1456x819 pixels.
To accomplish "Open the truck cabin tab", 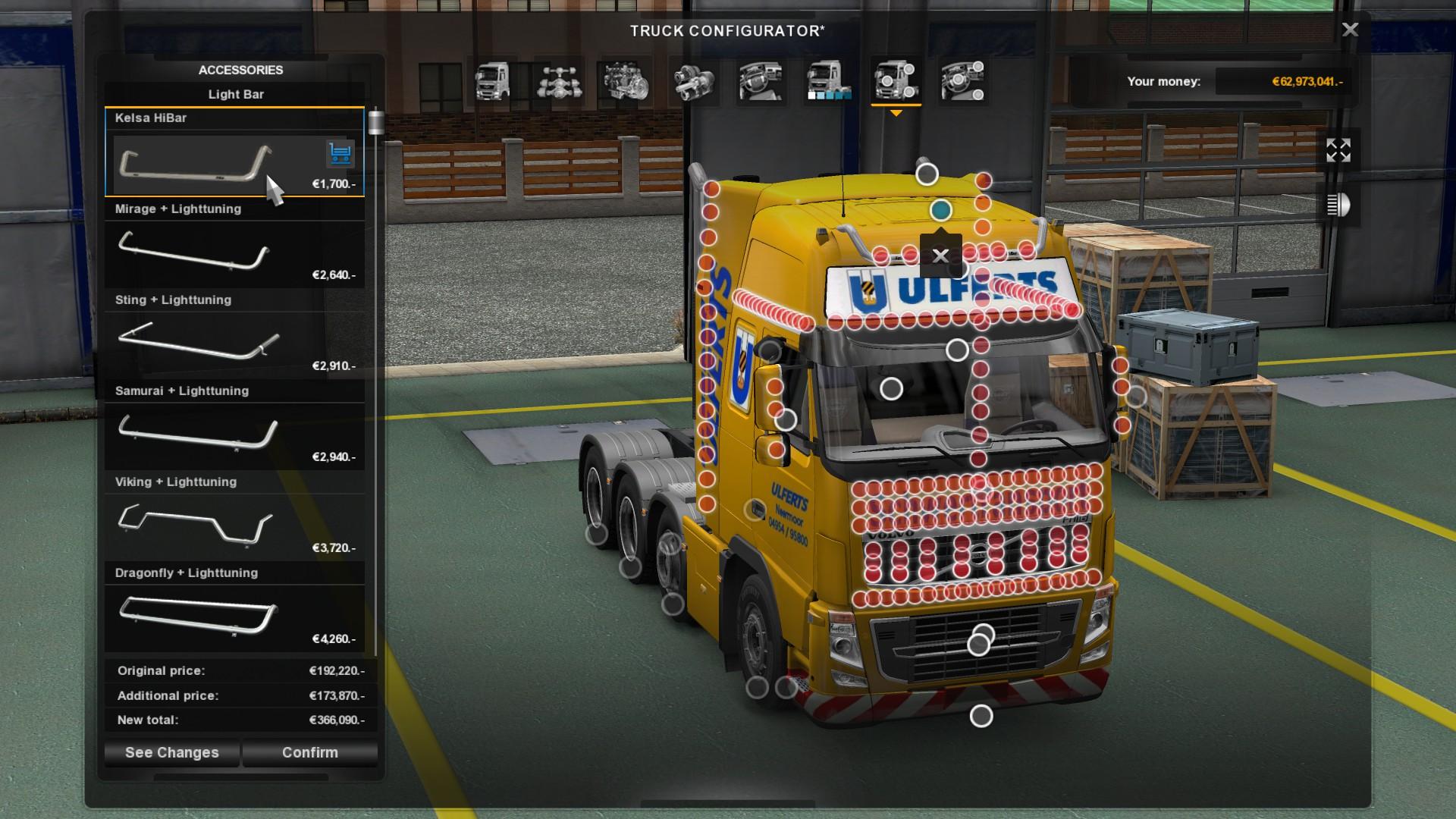I will tap(492, 81).
